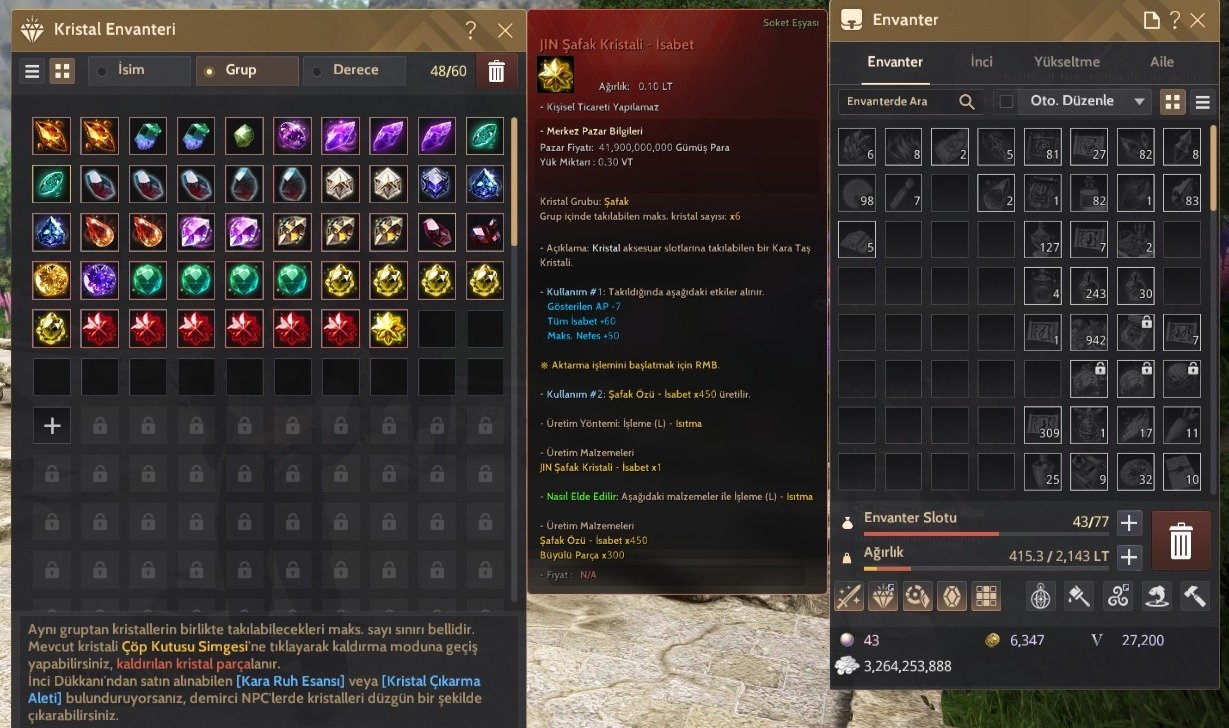The image size is (1229, 728).
Task: Select the inventory item stack of 942
Action: (x=1089, y=329)
